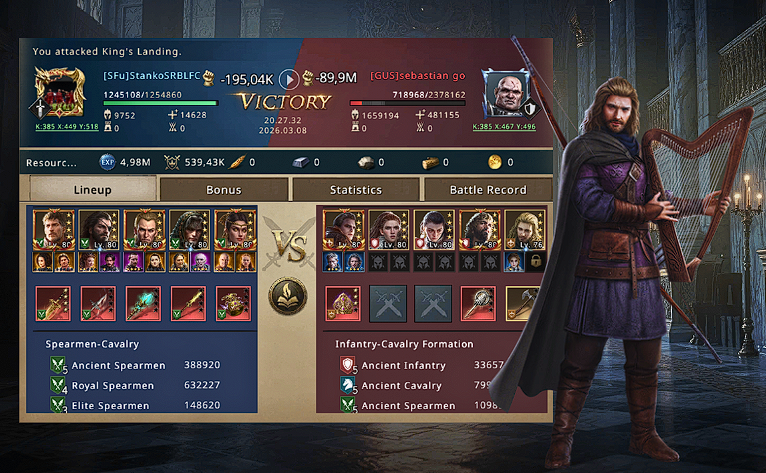Select the defender's locked padlock slot
Screen dimensions: 766x473
pos(535,262)
